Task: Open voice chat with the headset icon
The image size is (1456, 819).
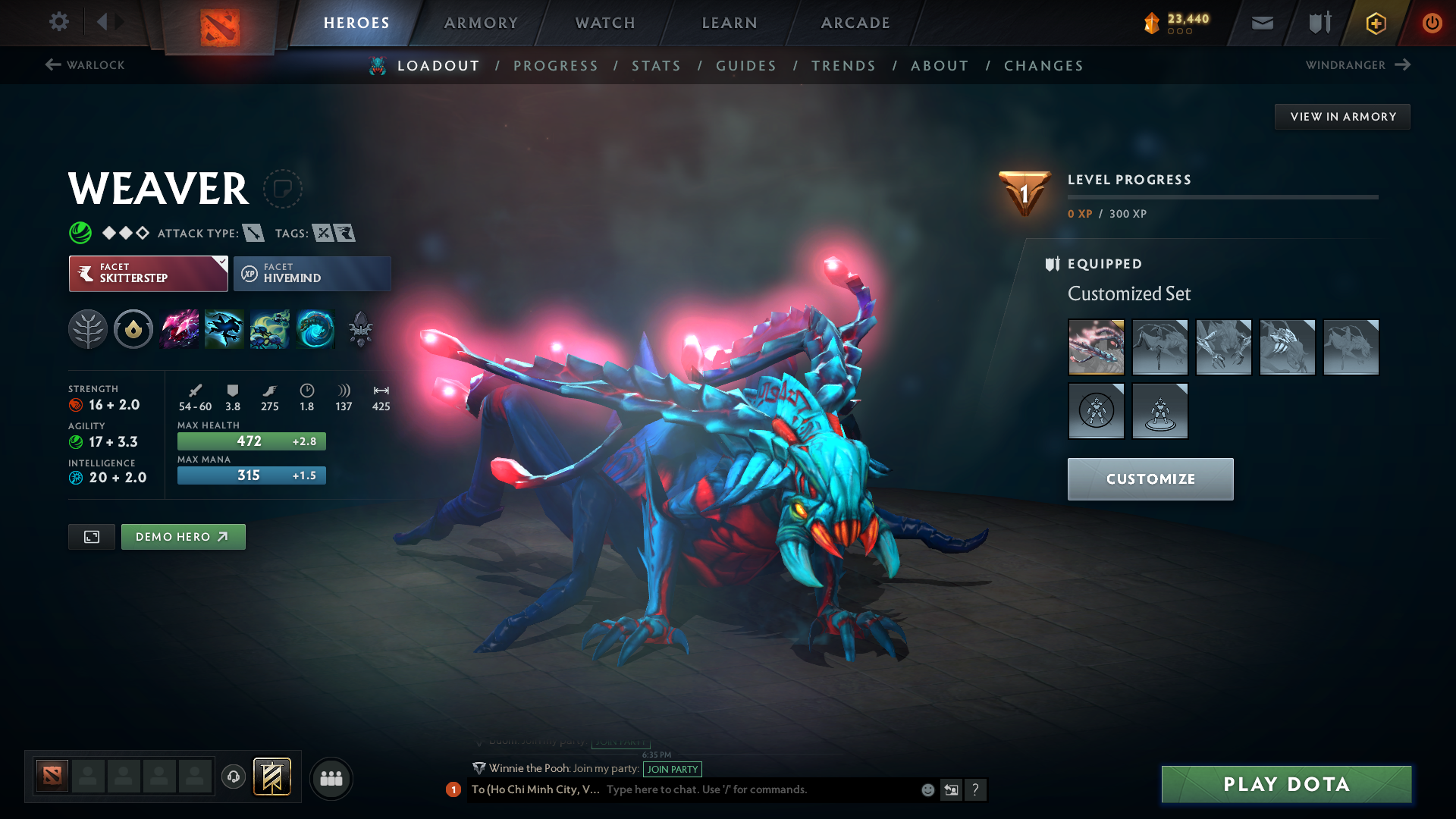Action: click(x=233, y=777)
